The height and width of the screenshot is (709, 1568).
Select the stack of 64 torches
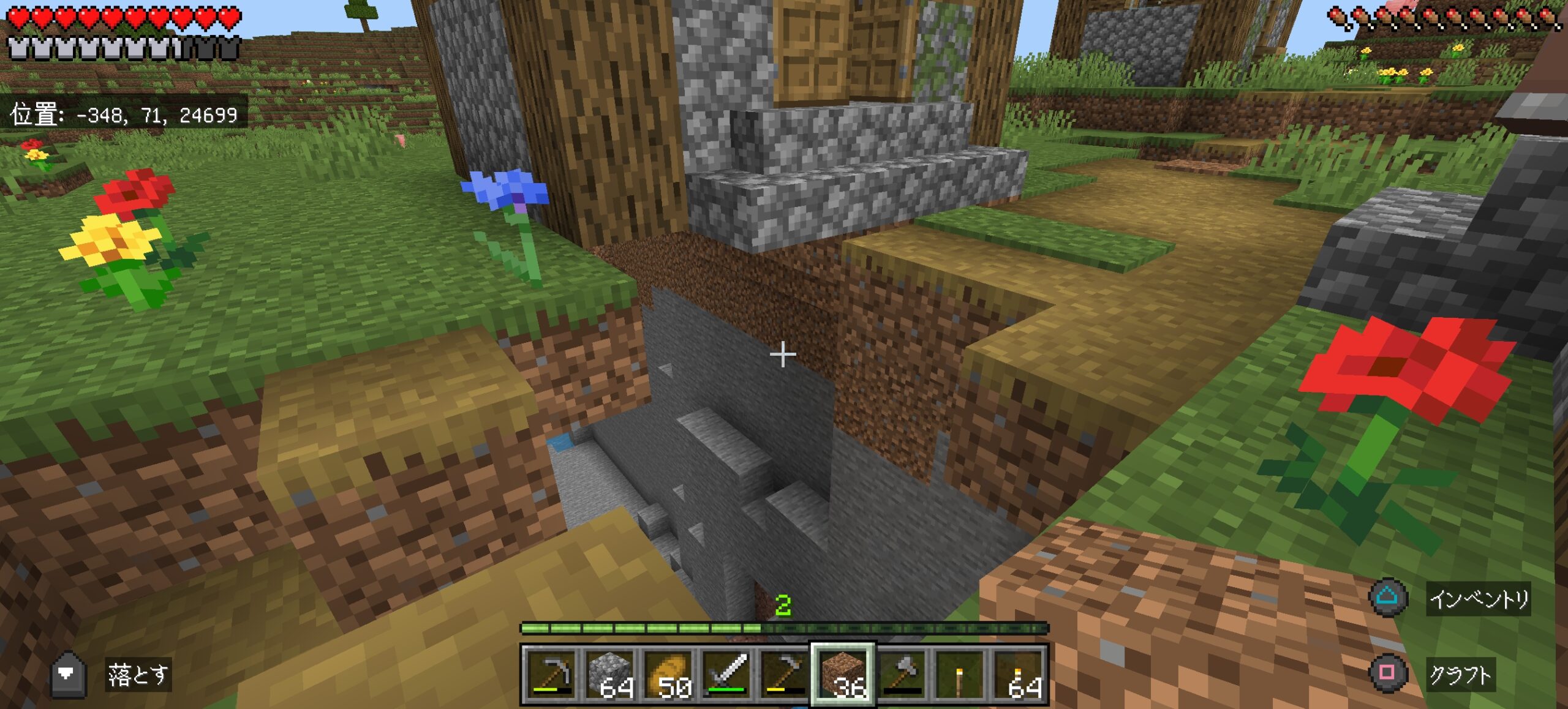tap(1019, 675)
